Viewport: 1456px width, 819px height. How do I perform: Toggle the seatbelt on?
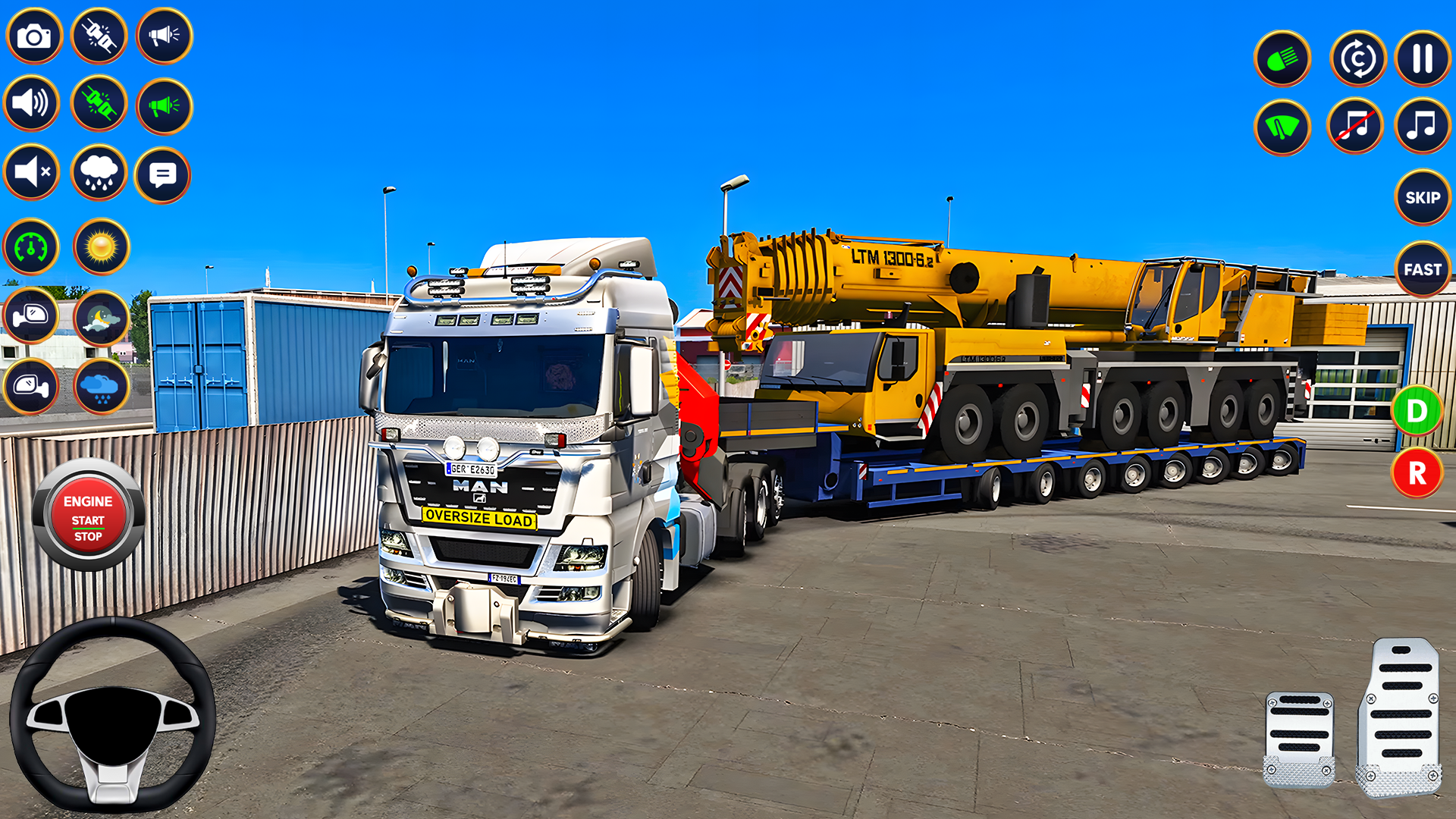point(99,105)
